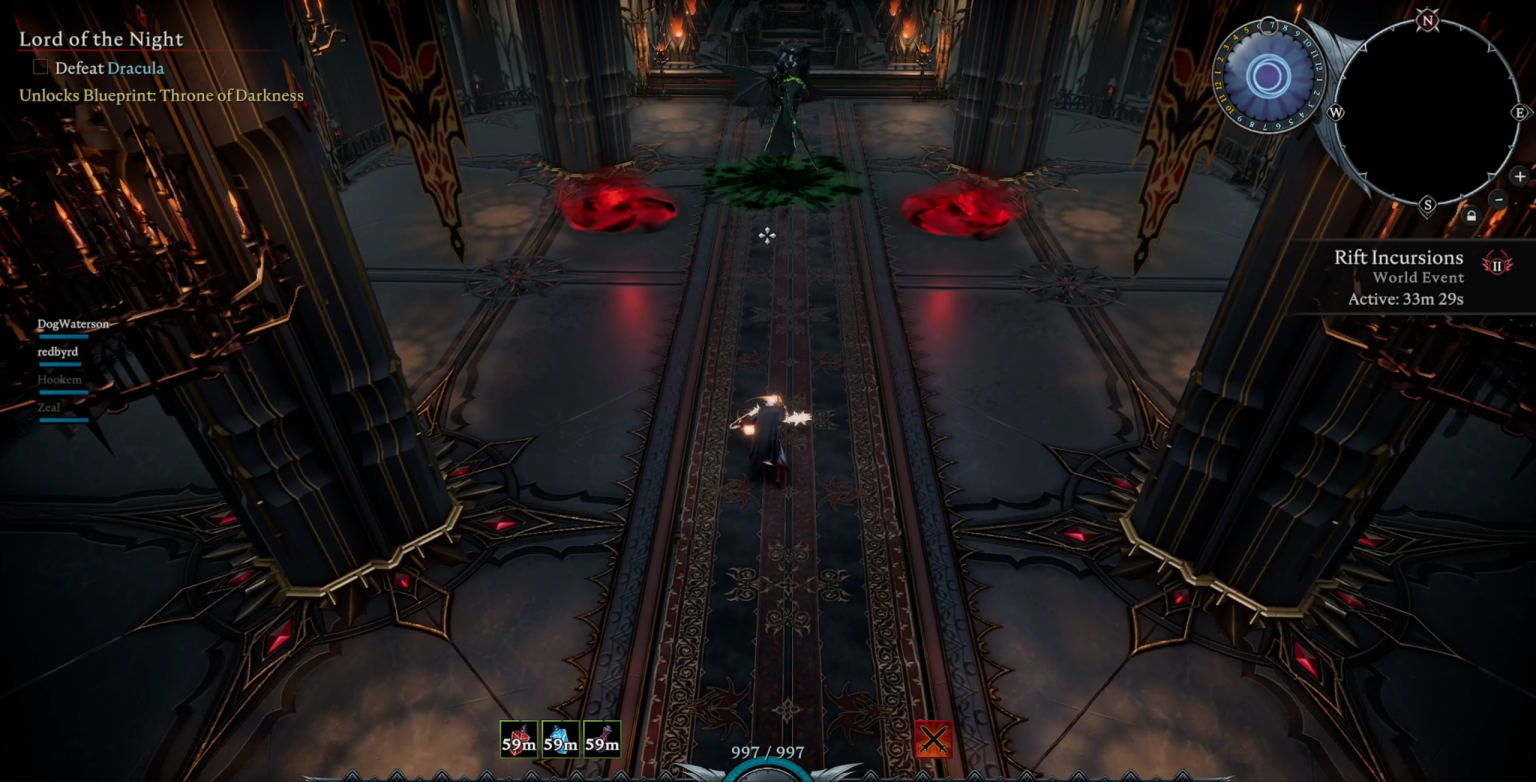
Task: Click the red blood potion buff icon
Action: [519, 738]
